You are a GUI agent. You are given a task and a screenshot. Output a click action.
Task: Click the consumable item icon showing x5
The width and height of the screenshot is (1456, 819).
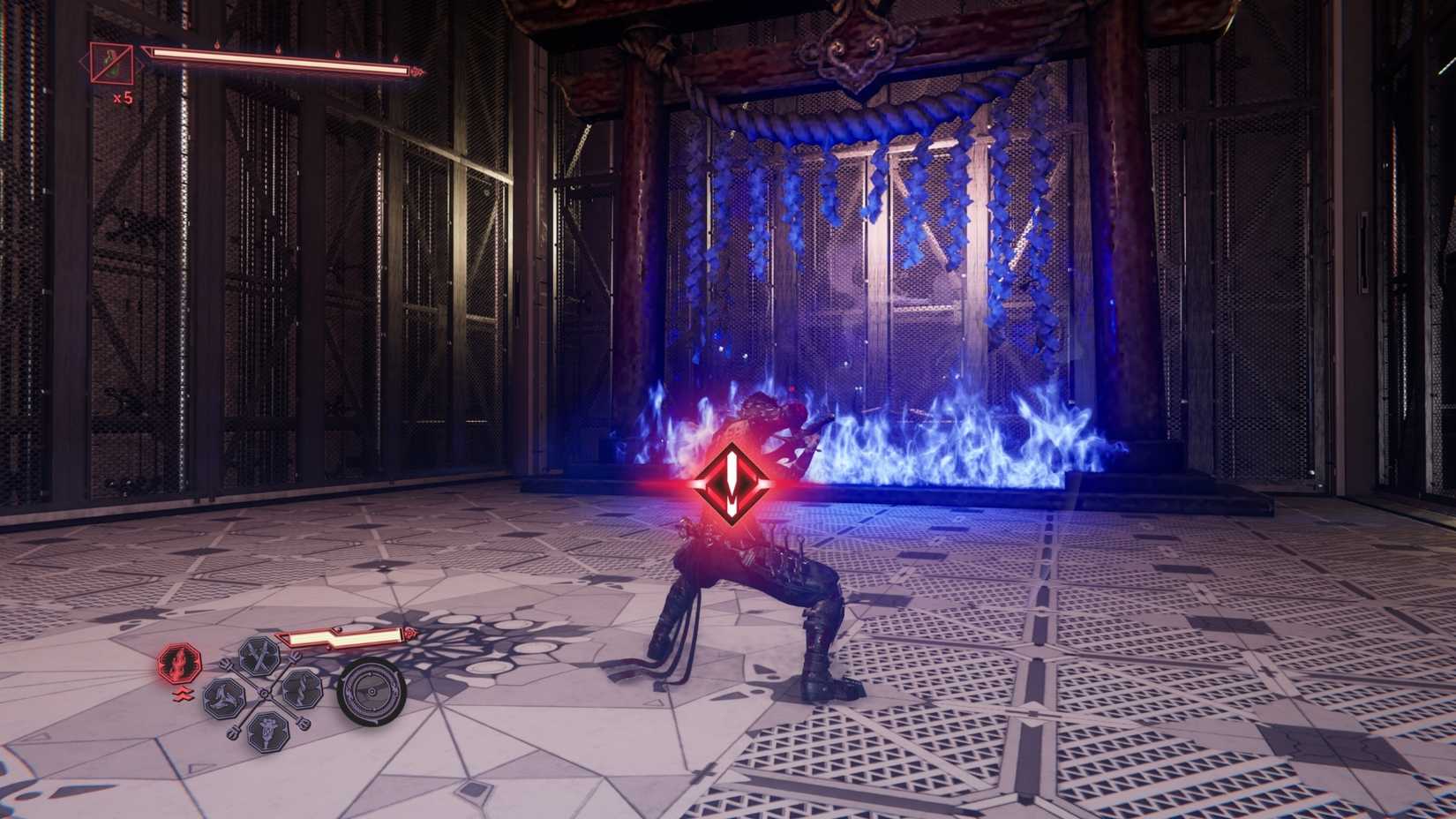tap(110, 64)
